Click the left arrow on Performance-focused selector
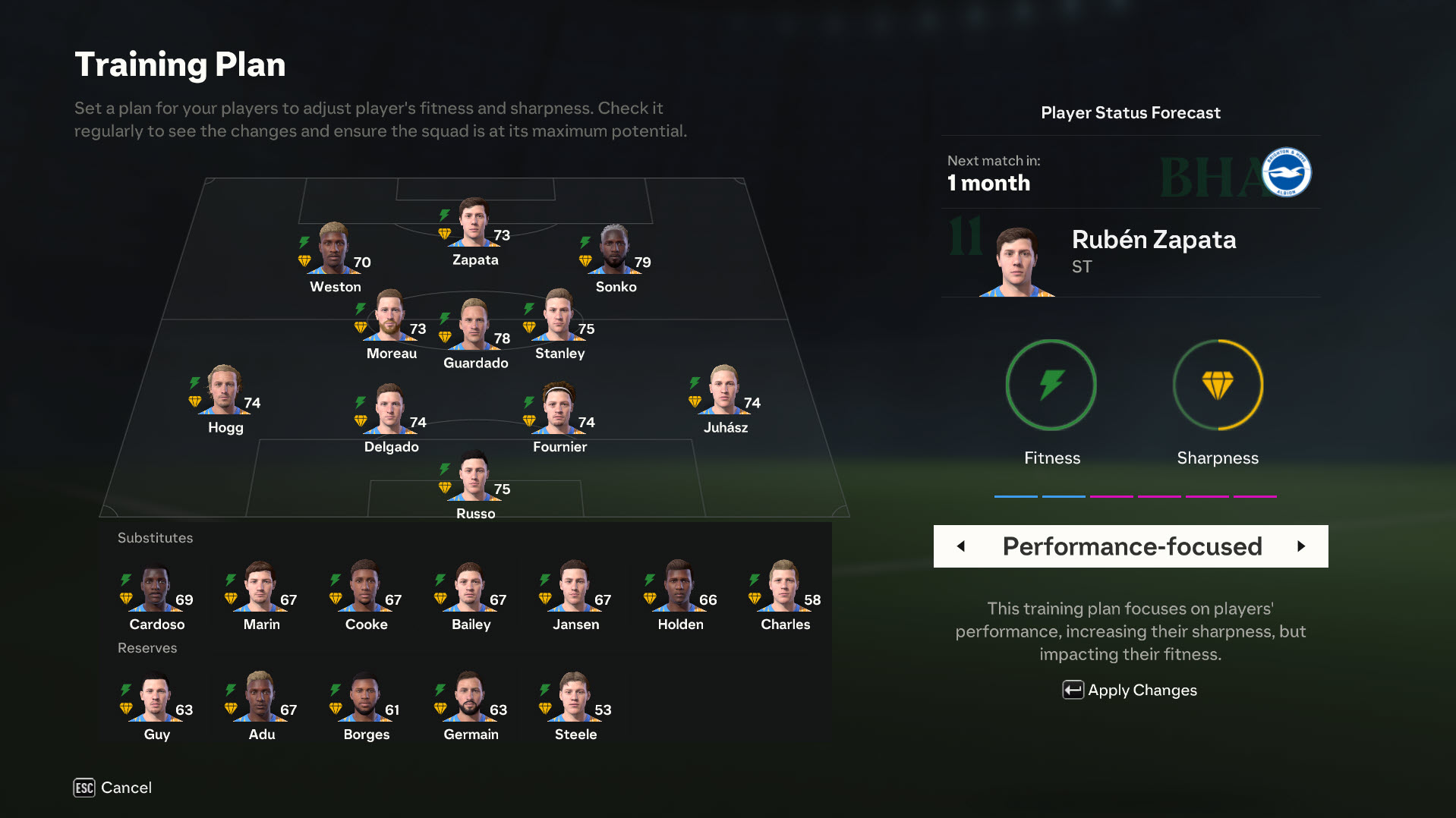 (961, 546)
